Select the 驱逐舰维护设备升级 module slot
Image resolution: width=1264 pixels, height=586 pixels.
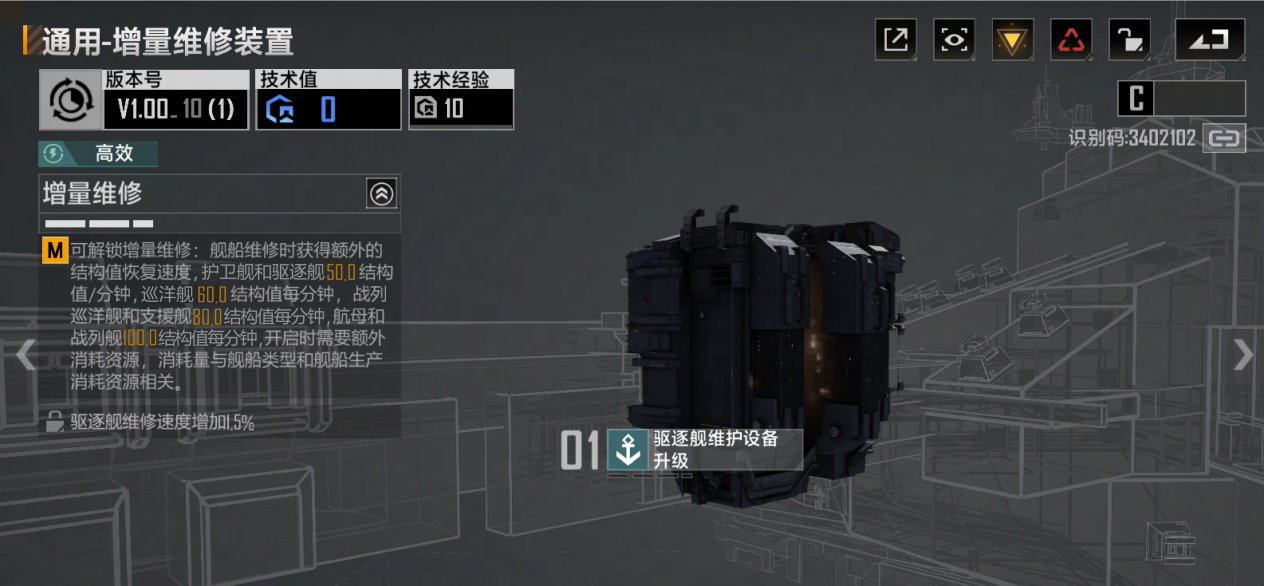[704, 450]
